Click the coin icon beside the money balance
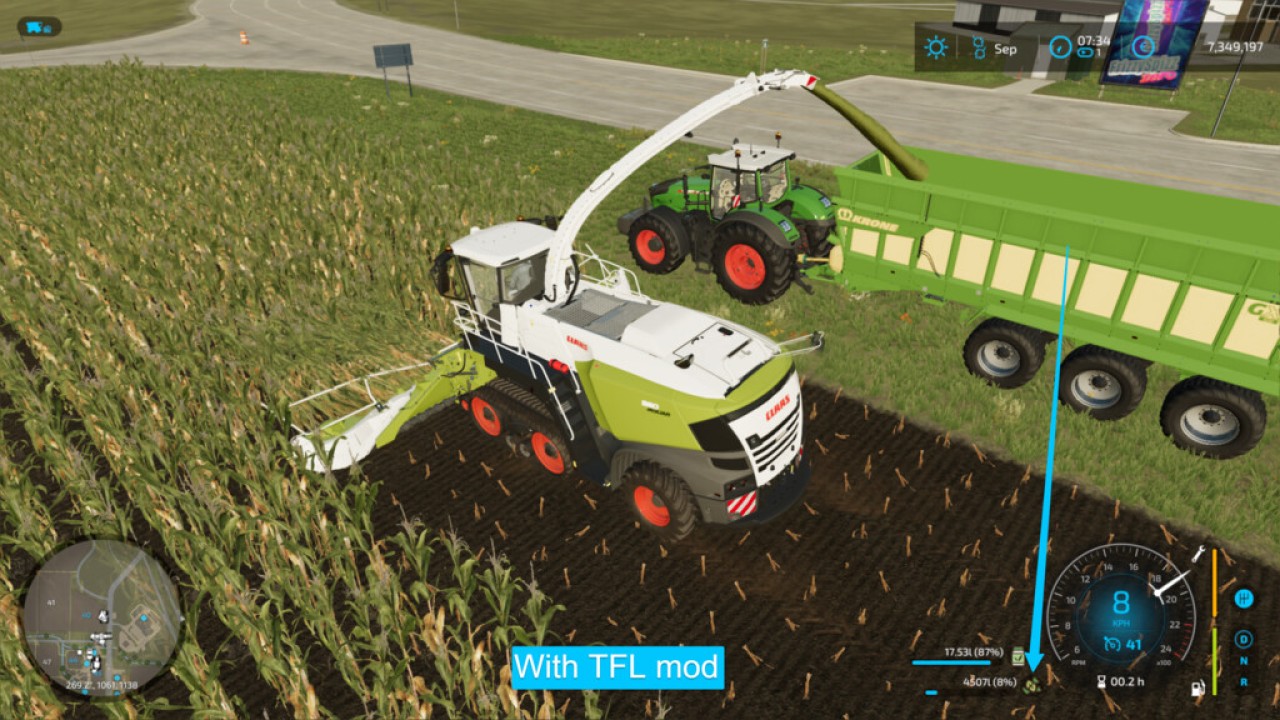The image size is (1280, 720). pyautogui.click(x=1144, y=47)
